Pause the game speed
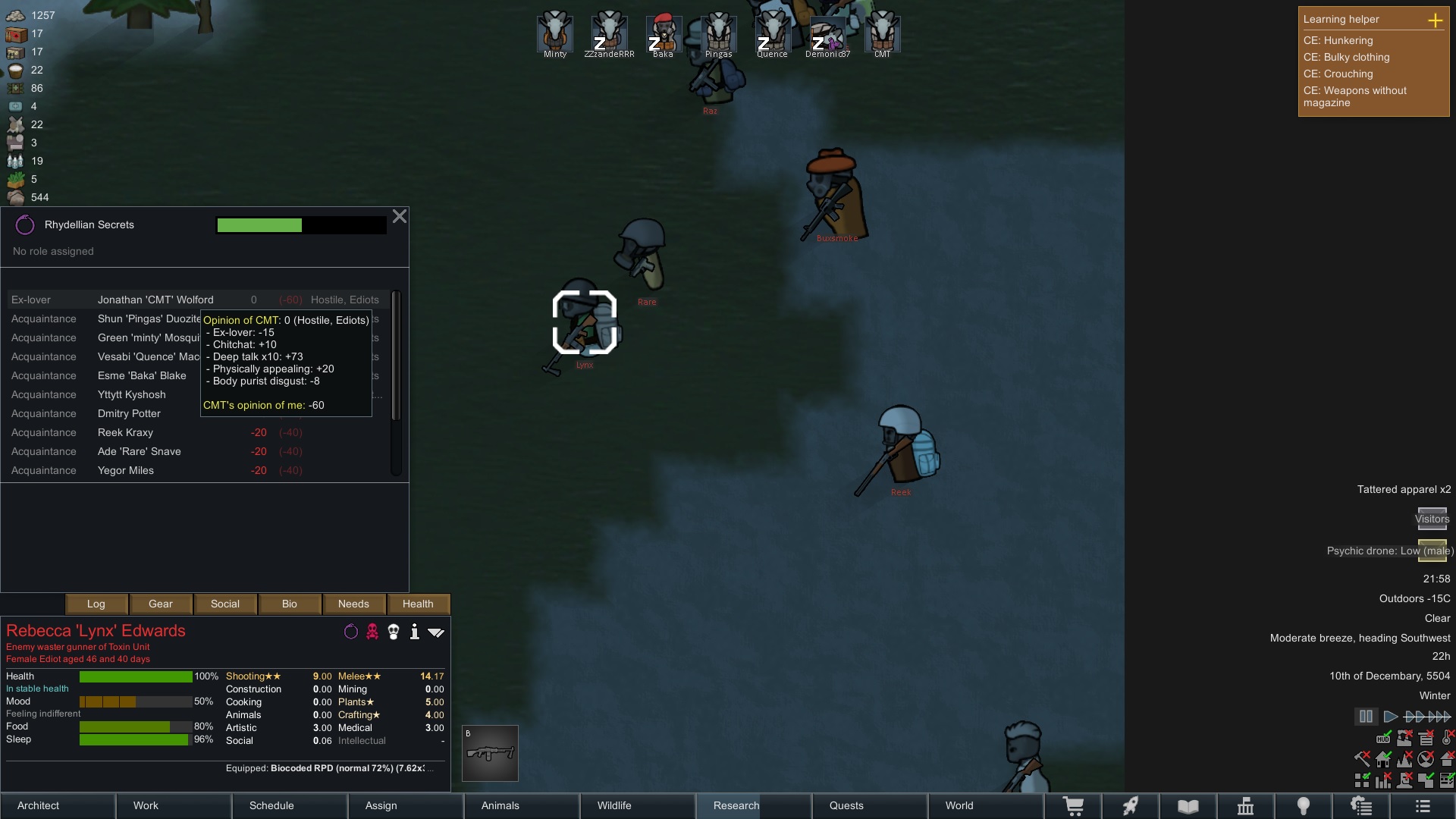Image resolution: width=1456 pixels, height=819 pixels. click(x=1366, y=716)
